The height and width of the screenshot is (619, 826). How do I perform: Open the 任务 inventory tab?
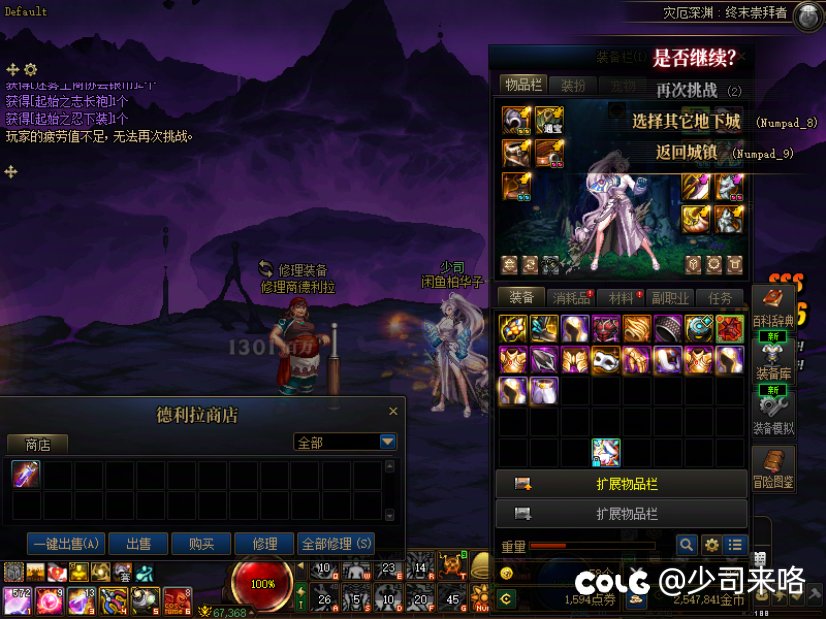(720, 297)
